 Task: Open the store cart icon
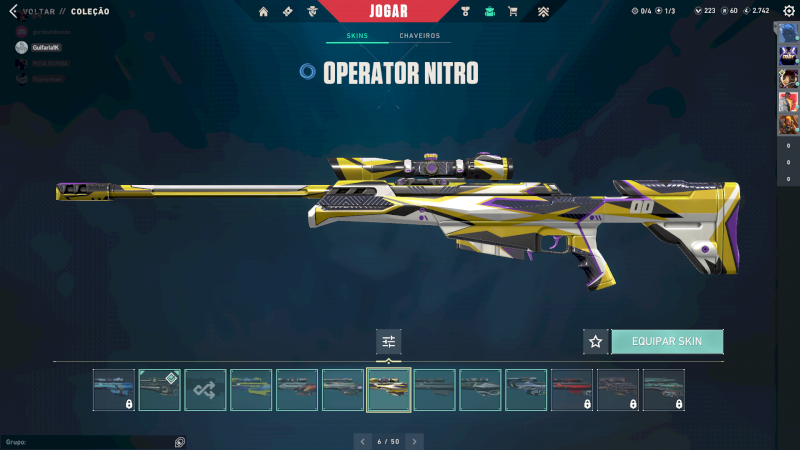point(513,12)
